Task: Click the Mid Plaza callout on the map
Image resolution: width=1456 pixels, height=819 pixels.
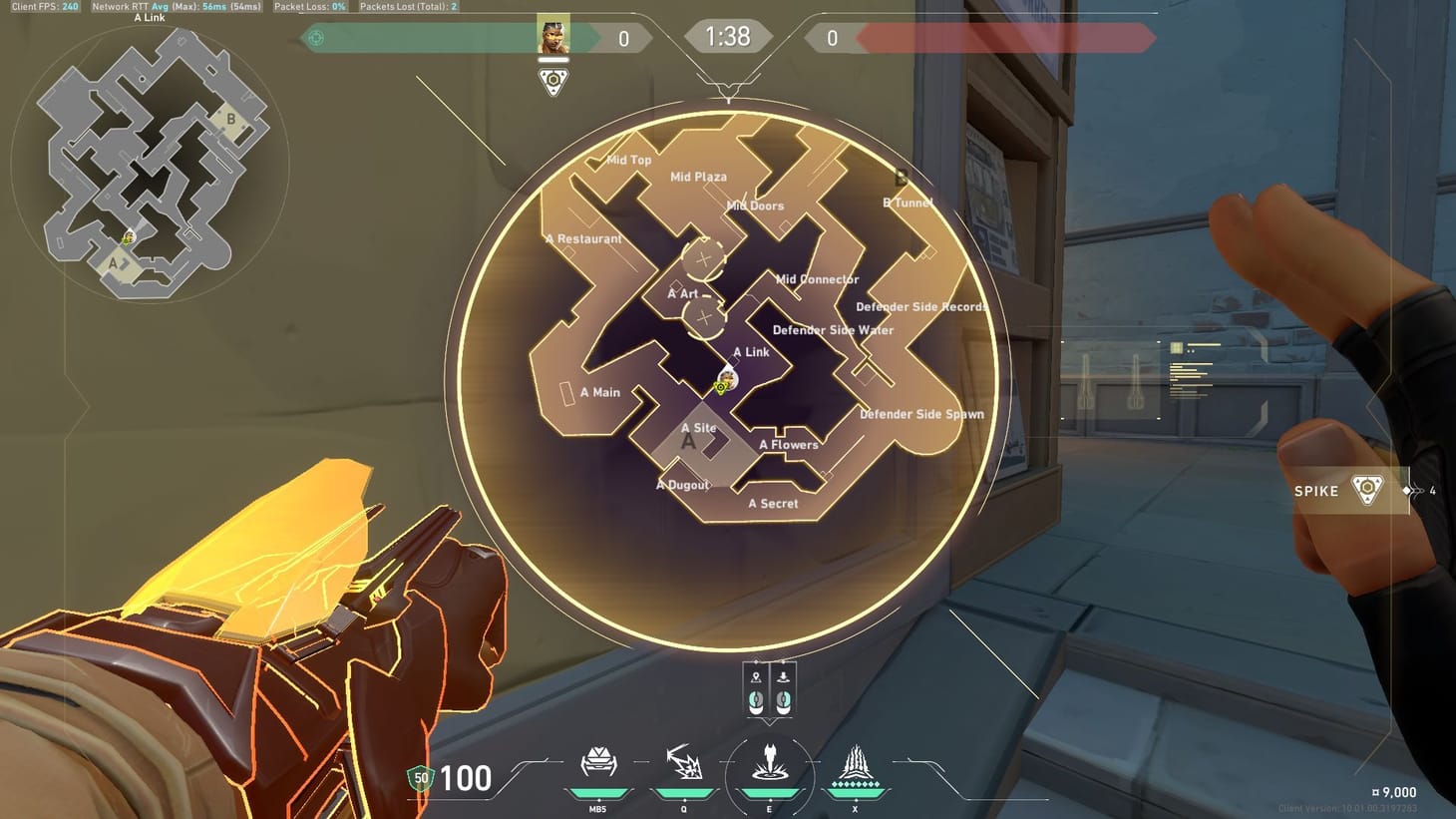Action: [x=700, y=176]
